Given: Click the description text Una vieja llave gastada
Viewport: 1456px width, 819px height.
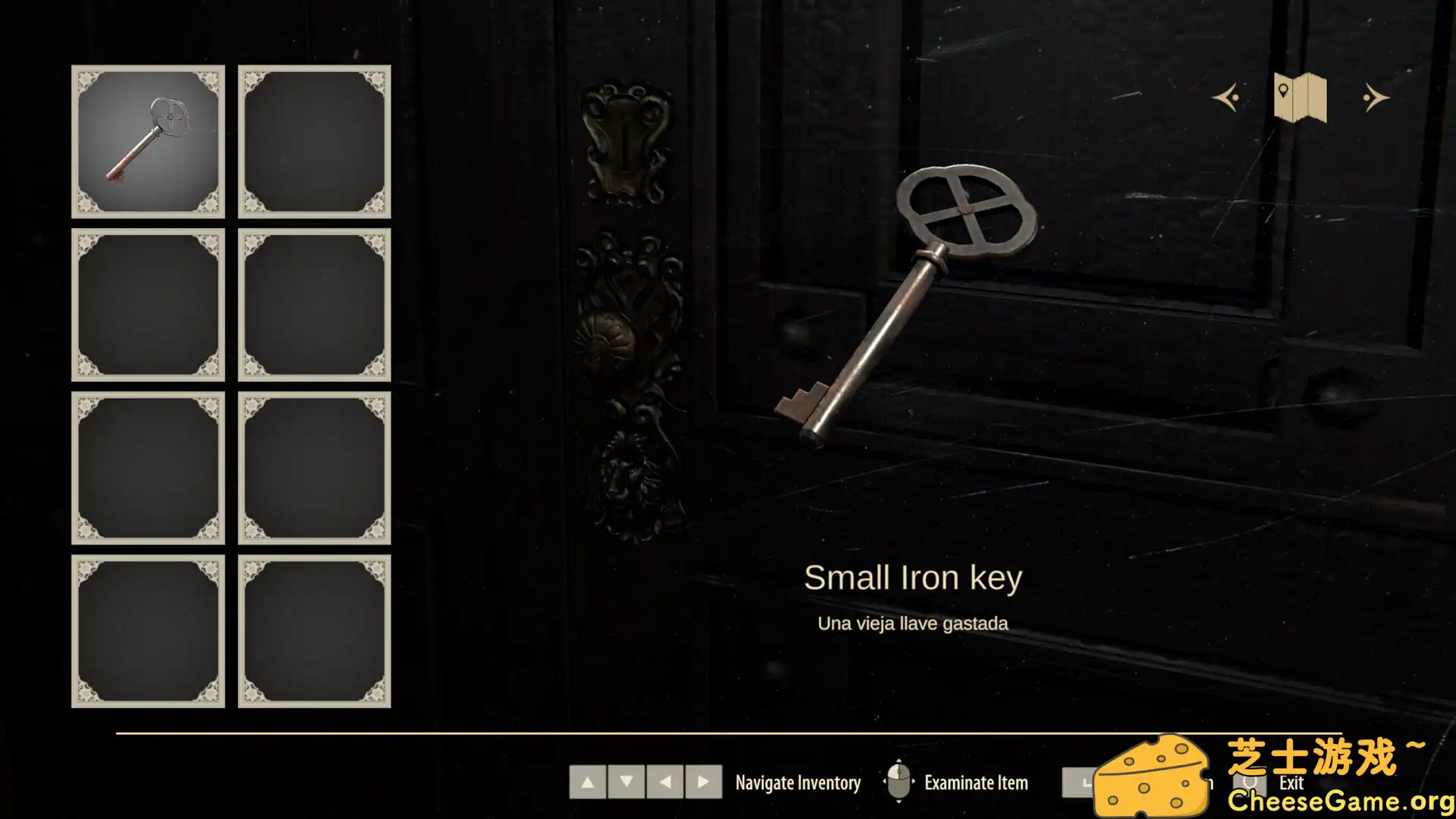Looking at the screenshot, I should [912, 623].
